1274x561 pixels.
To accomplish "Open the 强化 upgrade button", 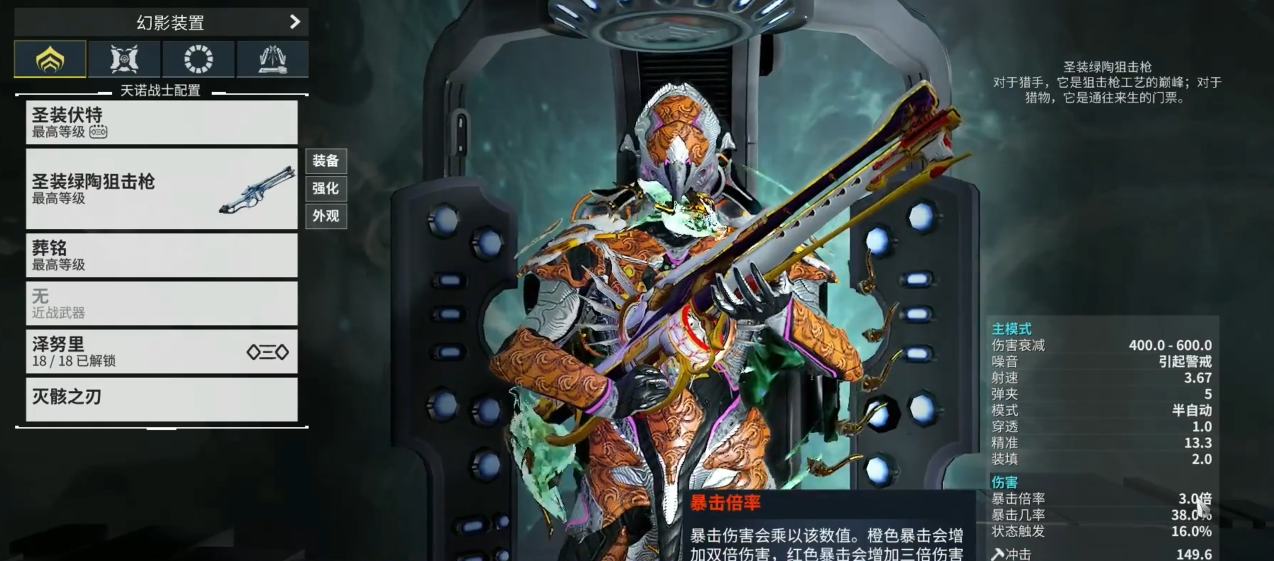I will [326, 188].
